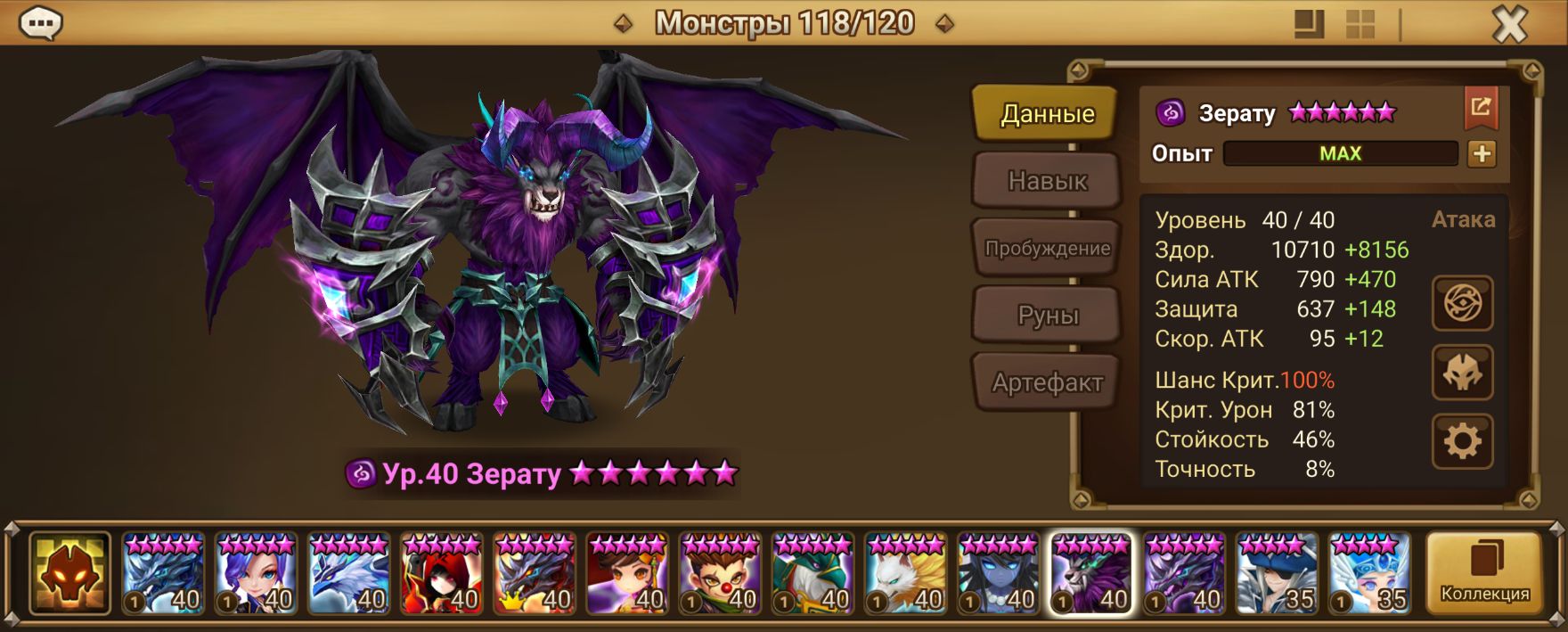Screen dimensions: 1568x632
Task: Open the Навык tab
Action: tap(1046, 181)
